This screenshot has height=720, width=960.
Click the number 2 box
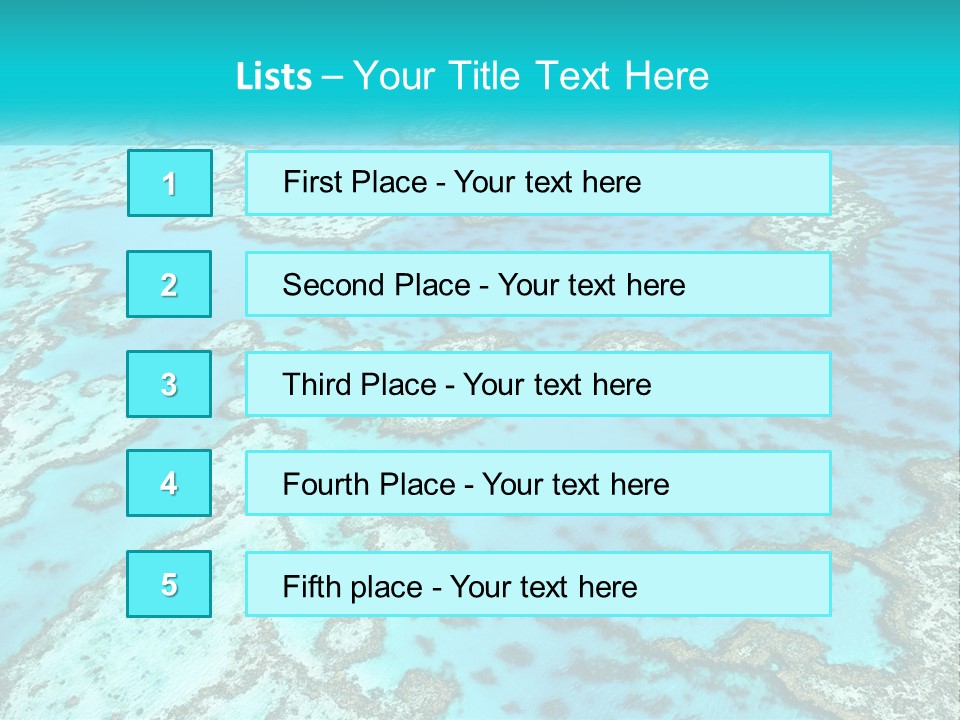pyautogui.click(x=169, y=284)
